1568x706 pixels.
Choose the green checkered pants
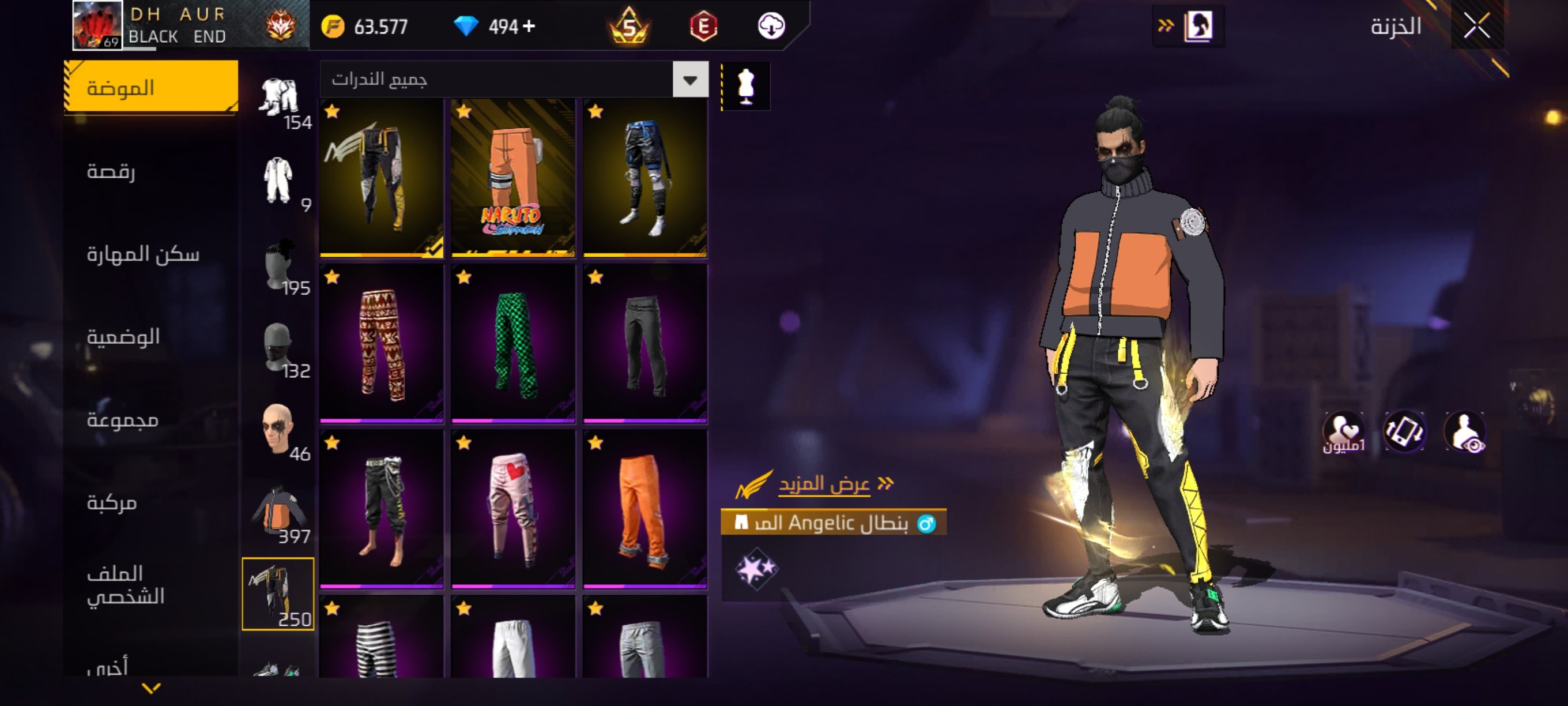[x=513, y=344]
